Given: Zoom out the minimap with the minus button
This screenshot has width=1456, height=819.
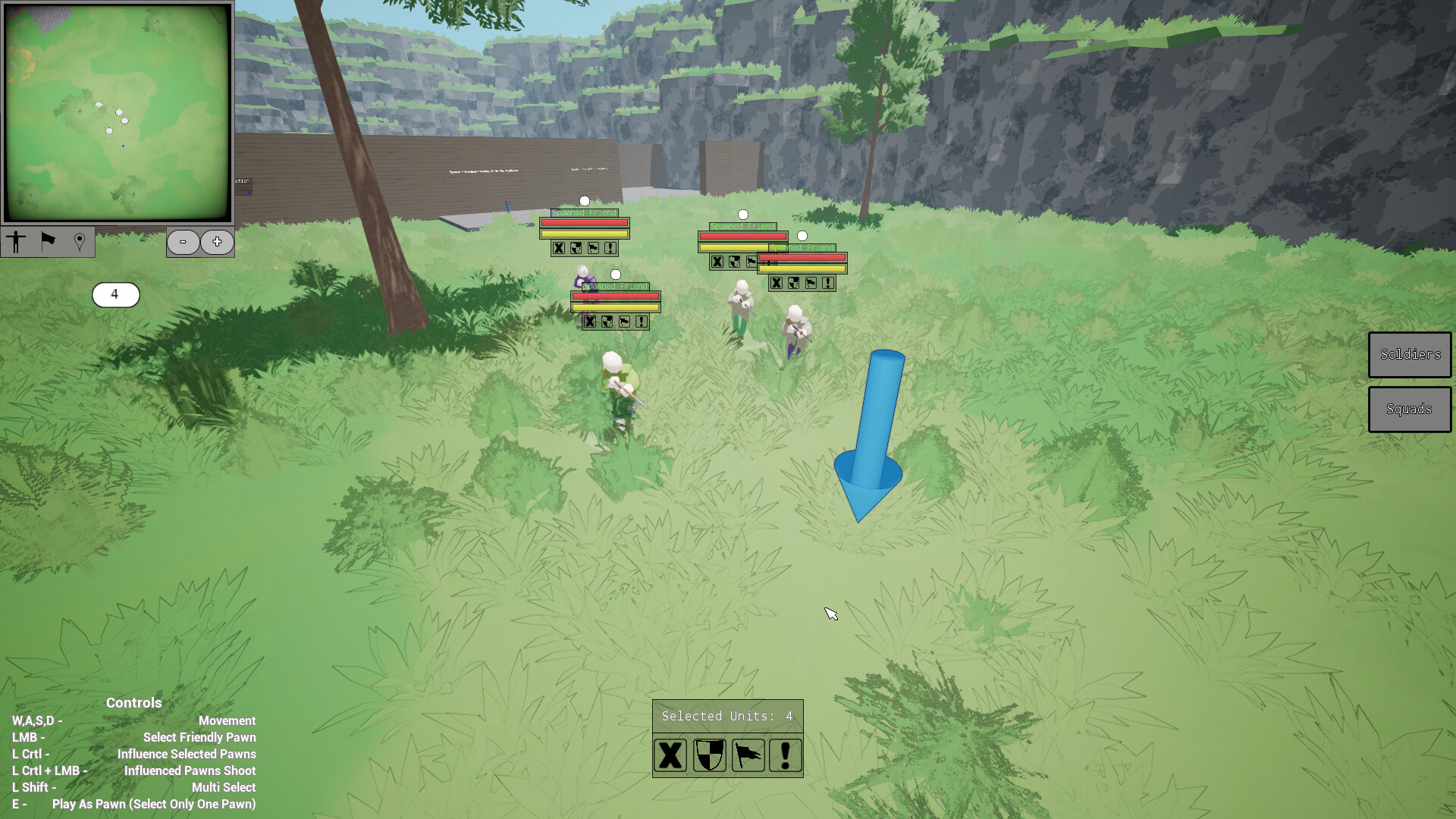Looking at the screenshot, I should 184,242.
